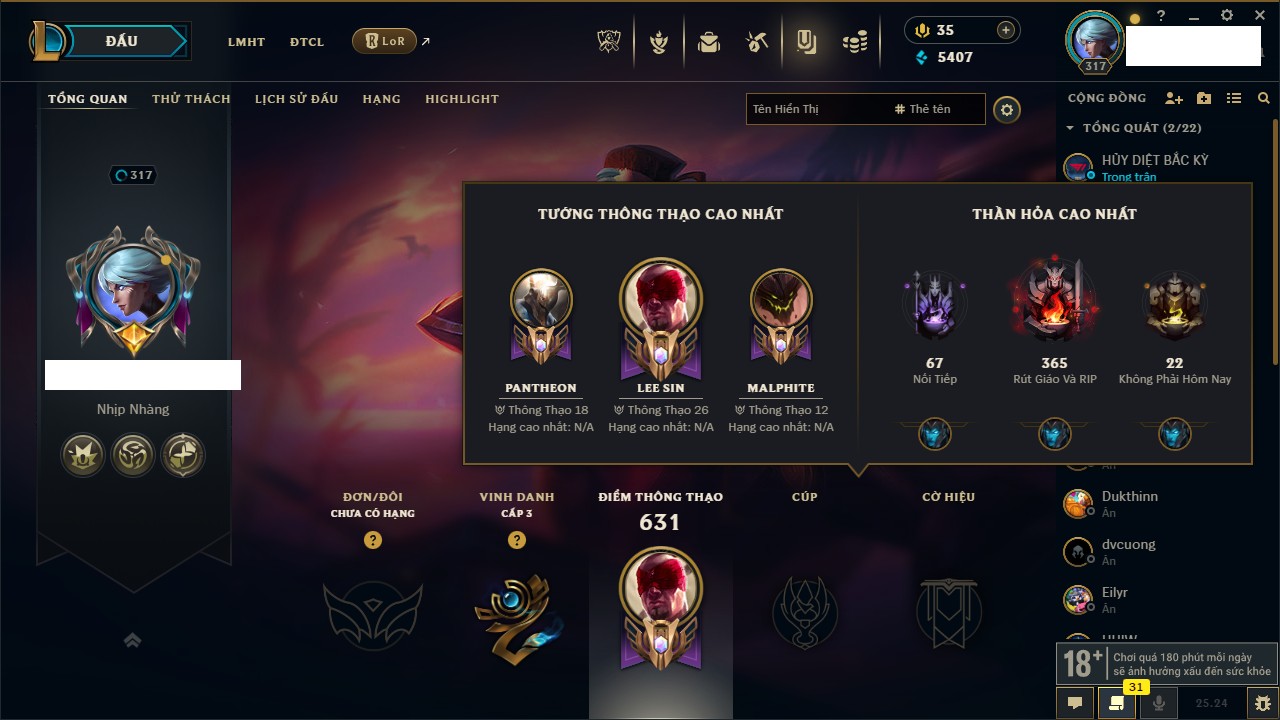Open the LMHT home section

click(x=246, y=42)
